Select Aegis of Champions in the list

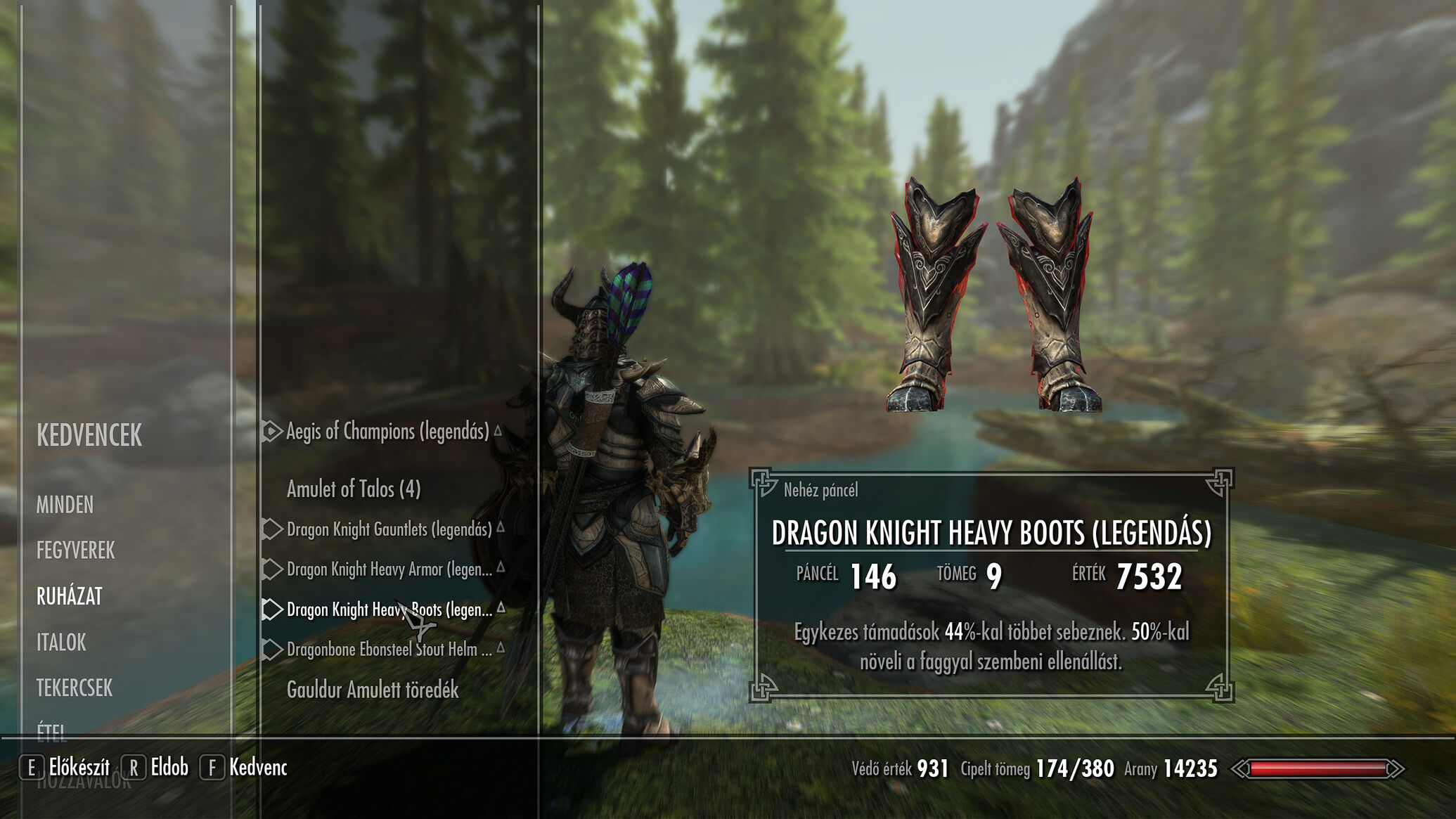387,431
